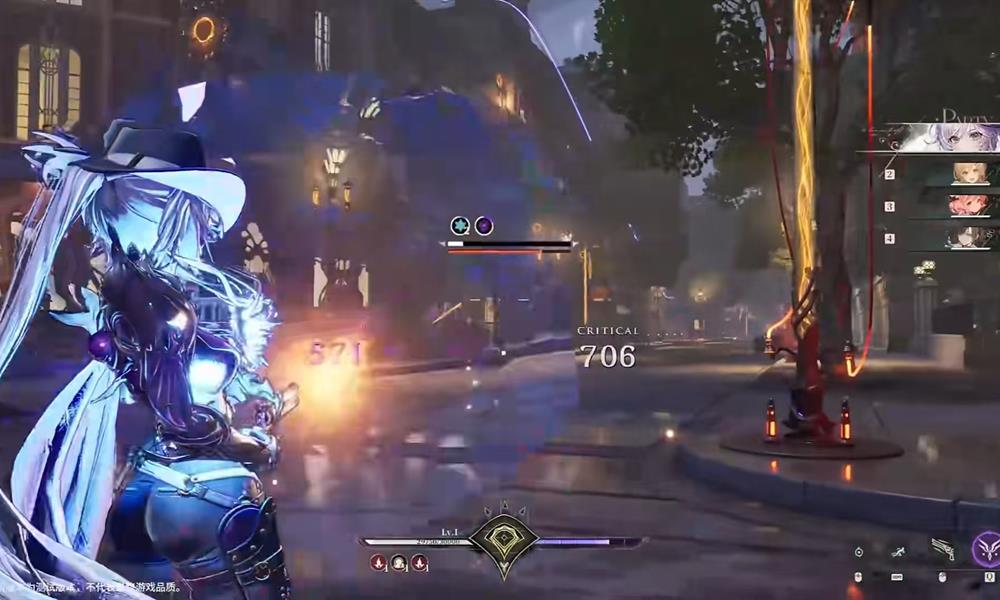1000x600 pixels.
Task: Trigger the sprint dash ability icon
Action: tap(899, 551)
